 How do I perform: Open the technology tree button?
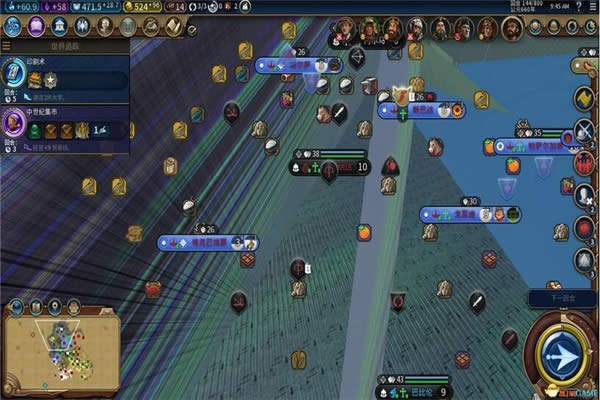[x=14, y=24]
